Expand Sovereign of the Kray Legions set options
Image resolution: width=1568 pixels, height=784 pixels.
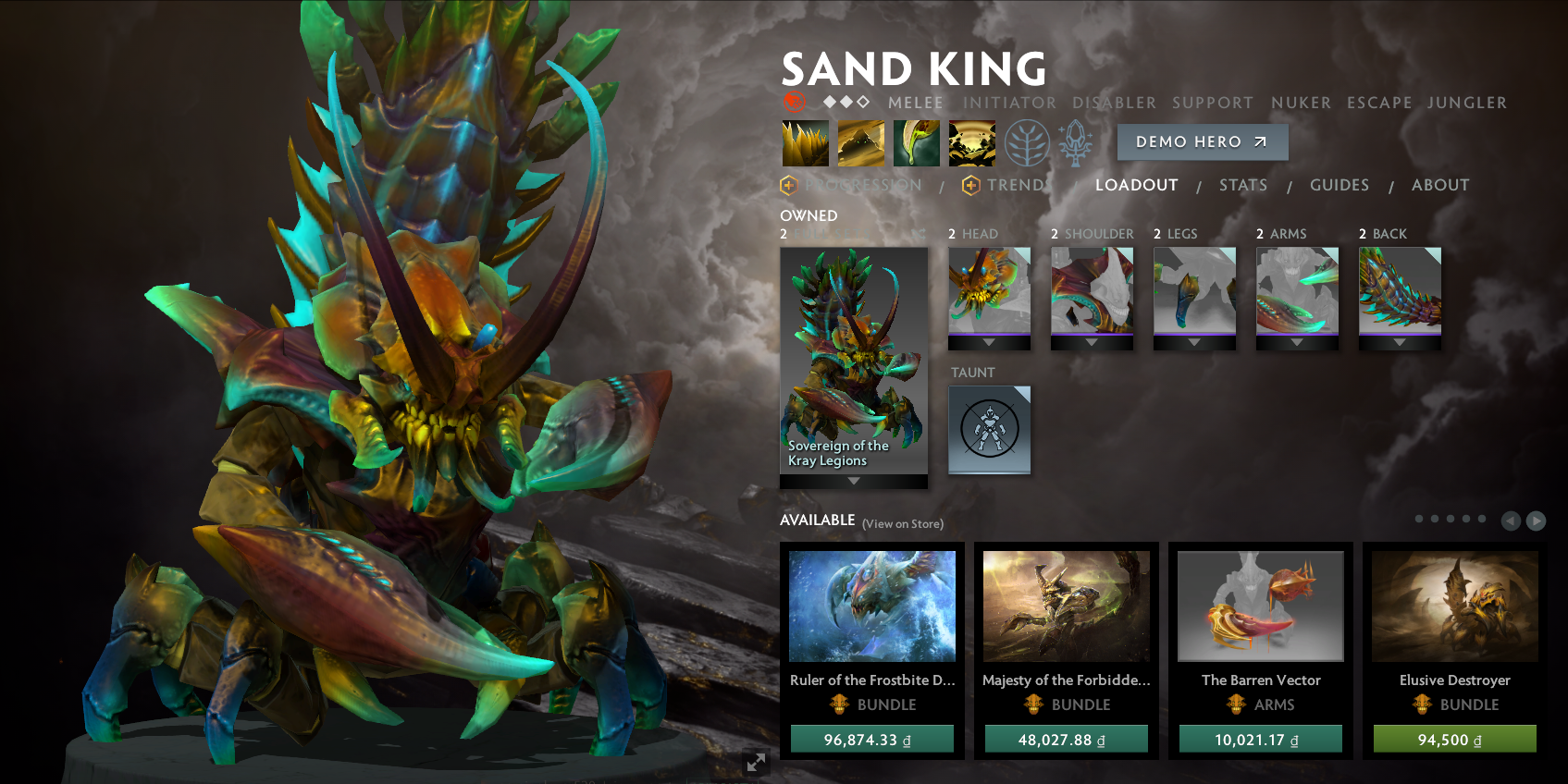852,480
